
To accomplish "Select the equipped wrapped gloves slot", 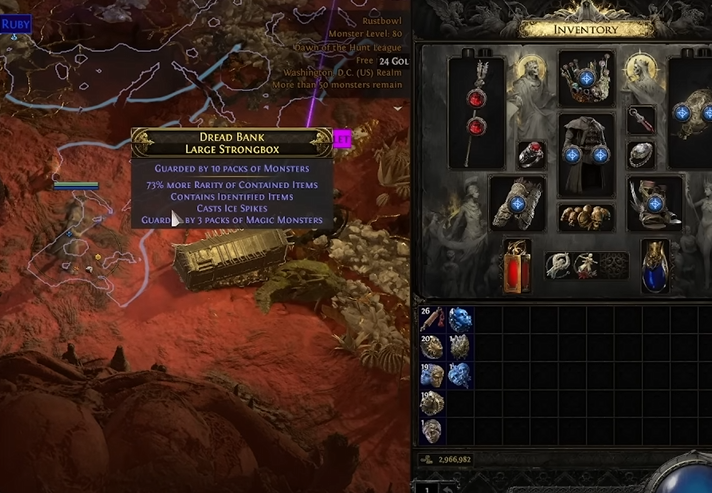I will 517,202.
